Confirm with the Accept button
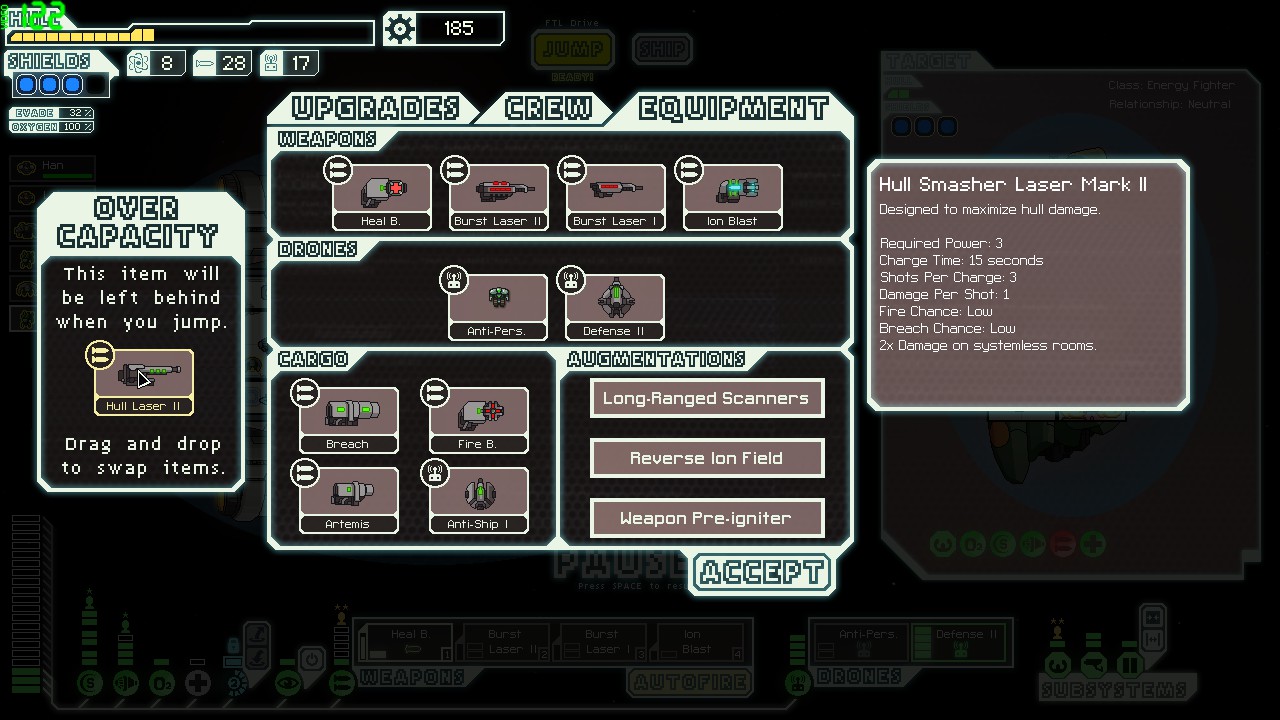 (x=761, y=573)
